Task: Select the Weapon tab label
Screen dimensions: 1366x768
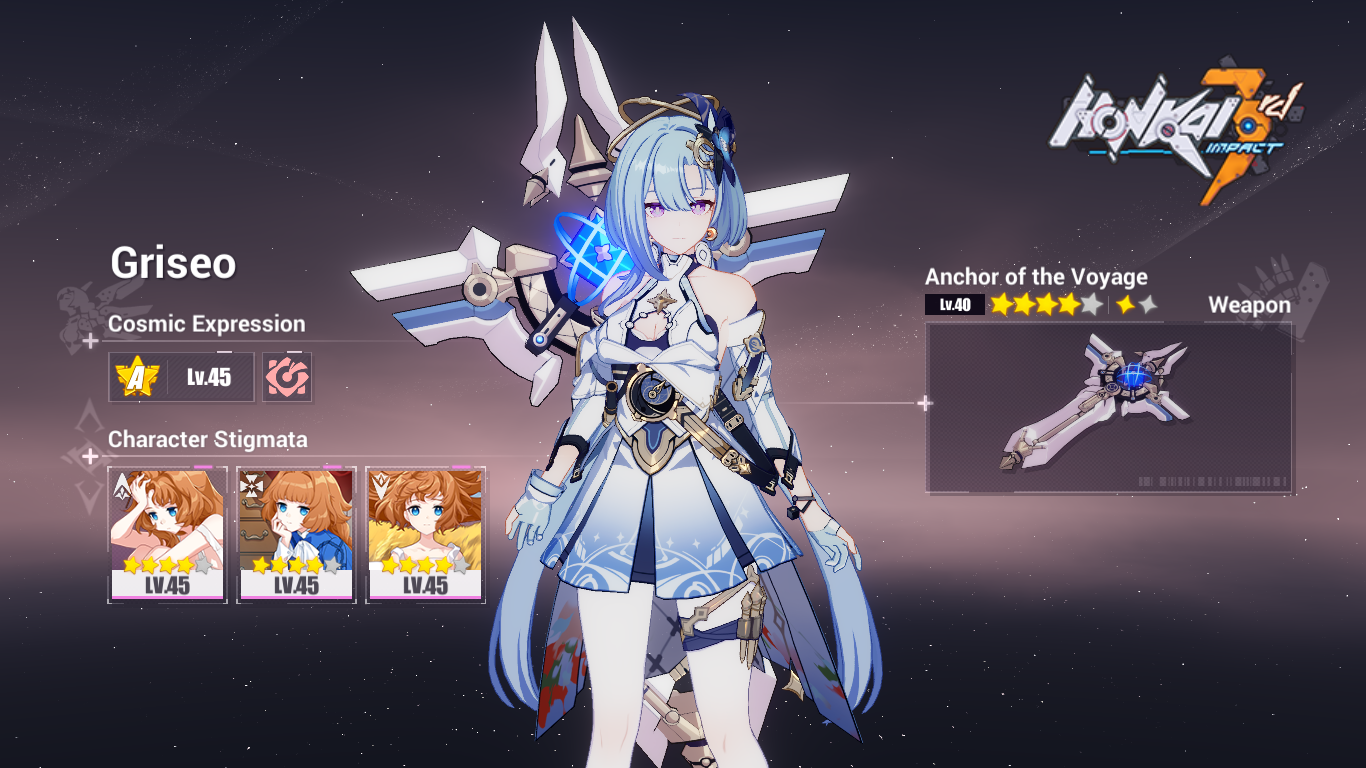Action: (x=1251, y=305)
